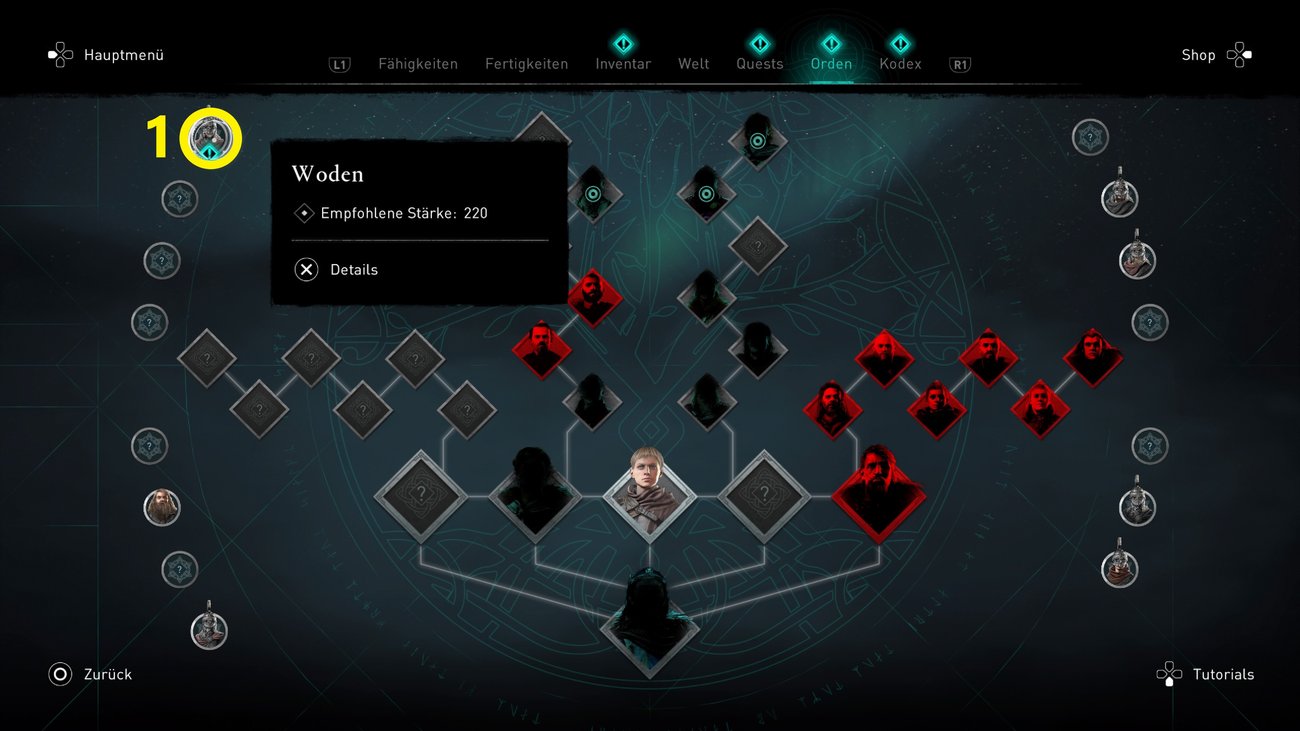This screenshot has width=1300, height=731.
Task: Select the large red bearded man diamond
Action: (878, 494)
